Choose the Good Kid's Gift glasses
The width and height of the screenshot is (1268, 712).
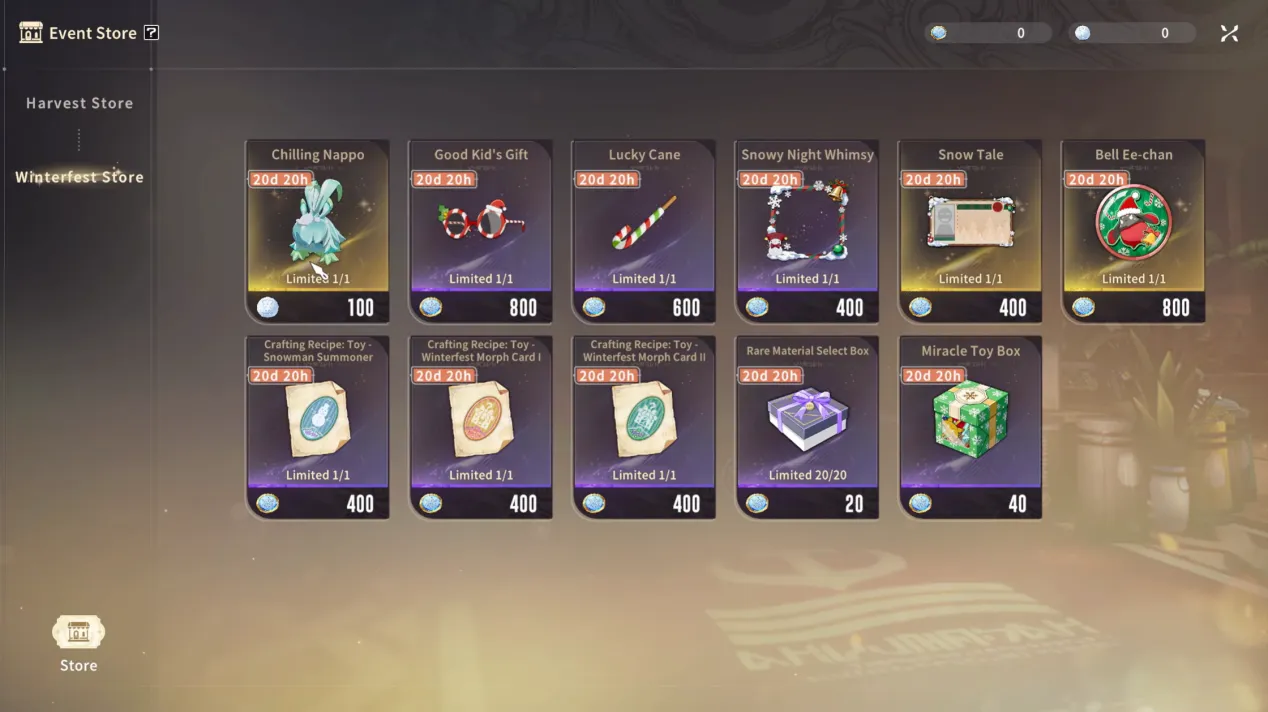pyautogui.click(x=481, y=231)
